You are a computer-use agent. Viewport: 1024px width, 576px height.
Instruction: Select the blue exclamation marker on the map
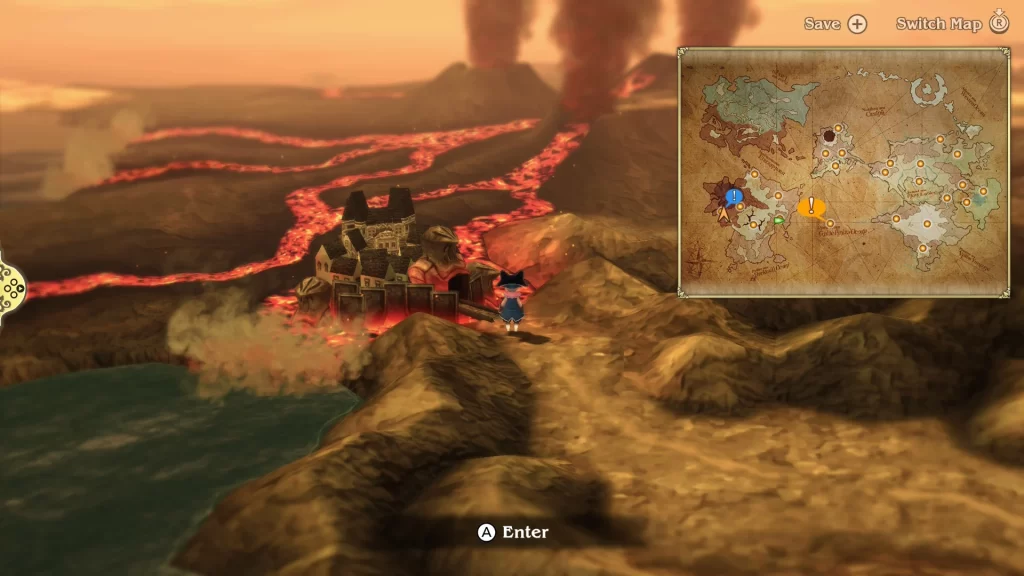(735, 197)
